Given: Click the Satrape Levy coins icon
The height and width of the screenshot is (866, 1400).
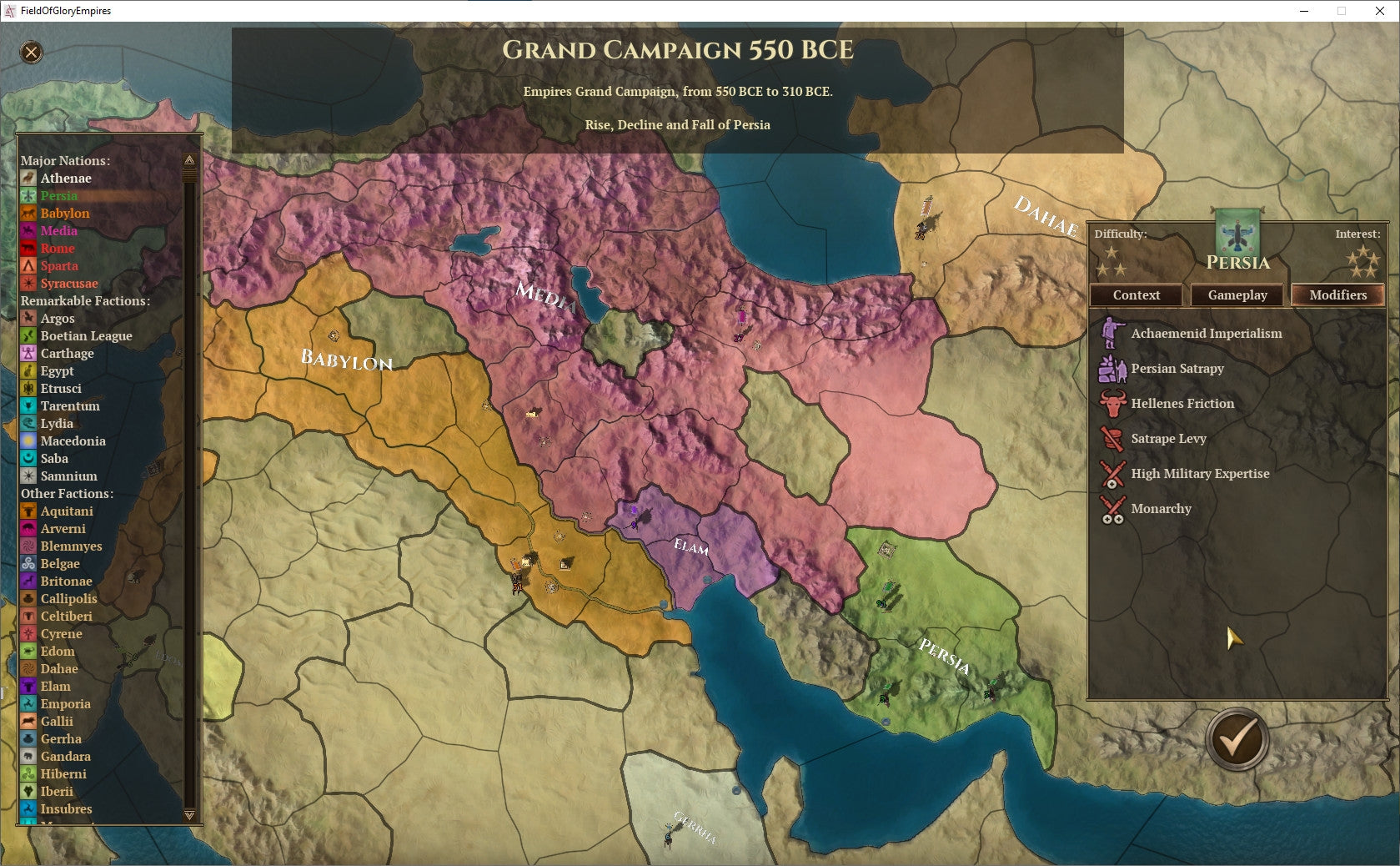Looking at the screenshot, I should point(1112,438).
